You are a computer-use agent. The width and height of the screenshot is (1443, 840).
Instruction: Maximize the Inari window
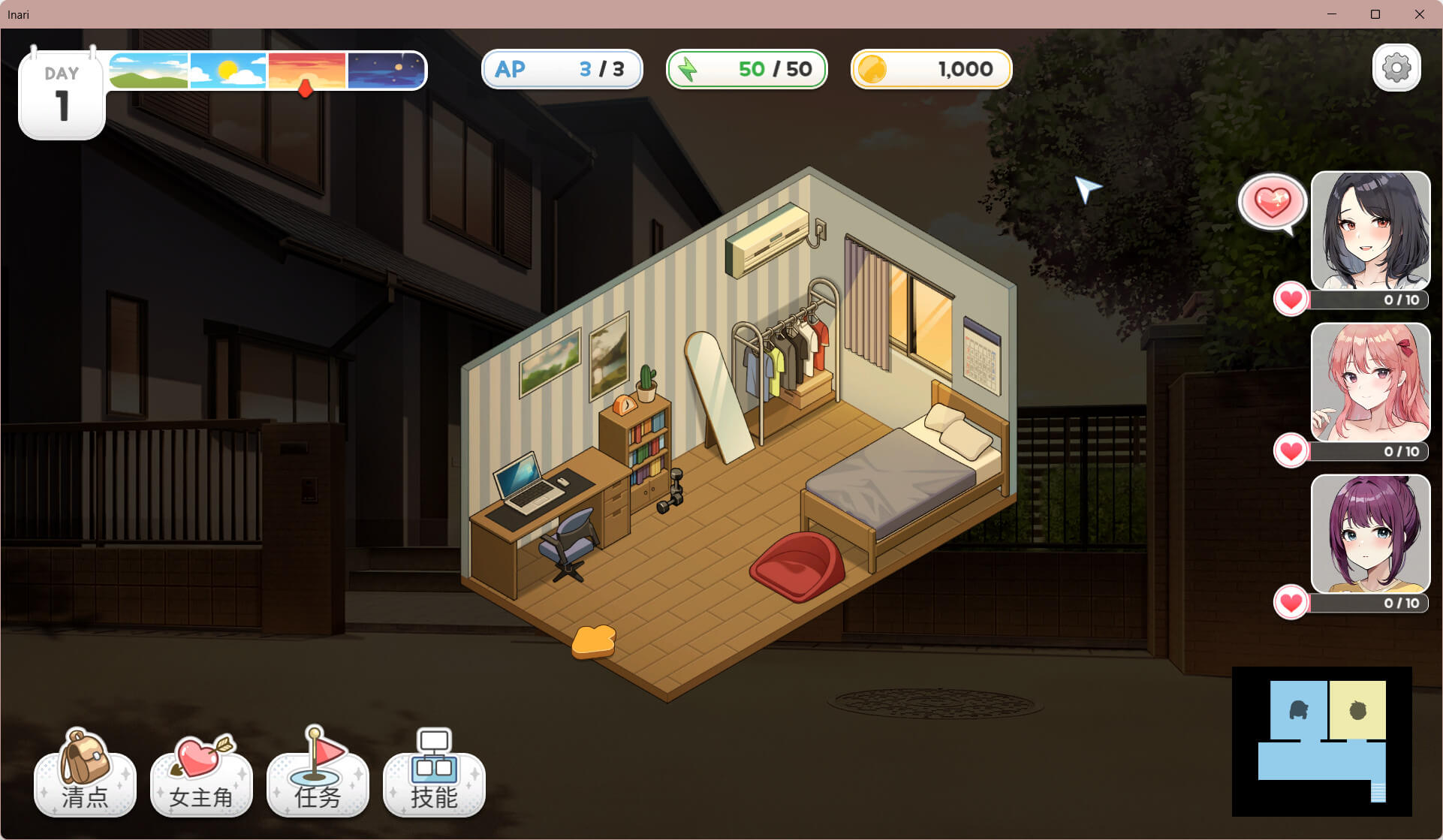click(1375, 14)
